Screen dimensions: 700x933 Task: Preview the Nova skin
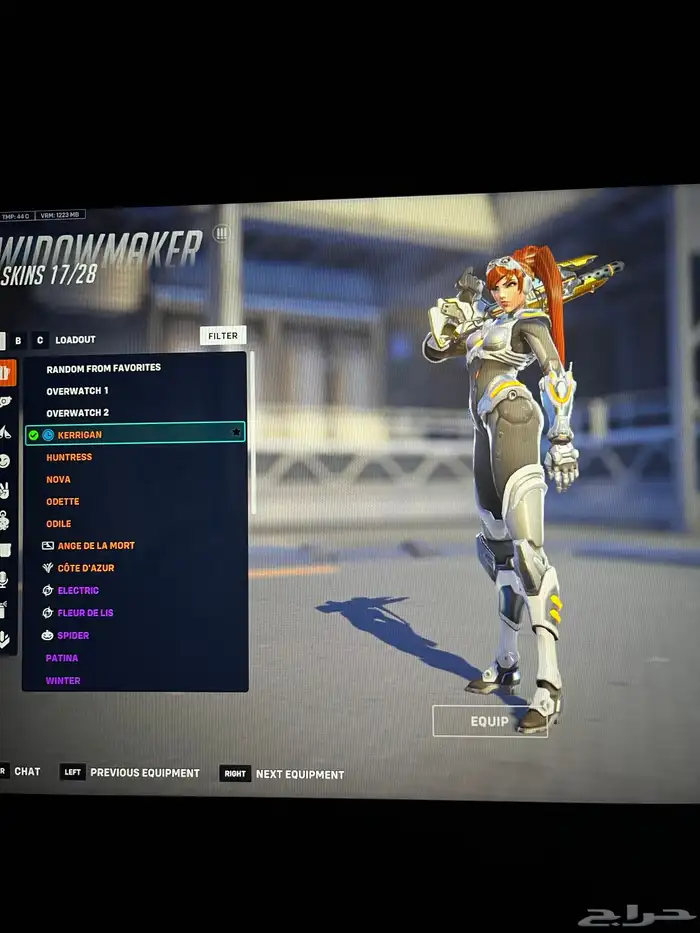58,479
